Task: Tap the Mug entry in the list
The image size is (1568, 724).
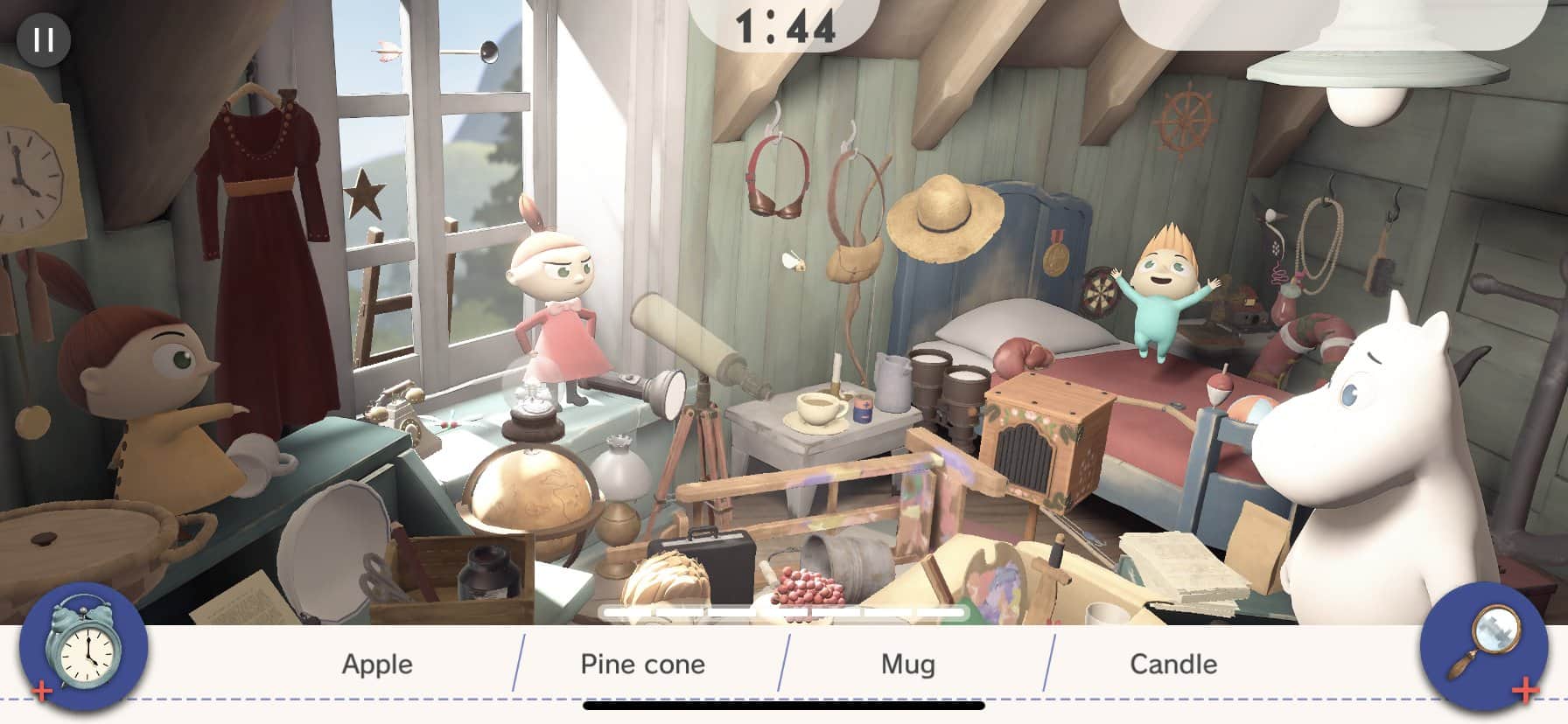Action: (908, 665)
